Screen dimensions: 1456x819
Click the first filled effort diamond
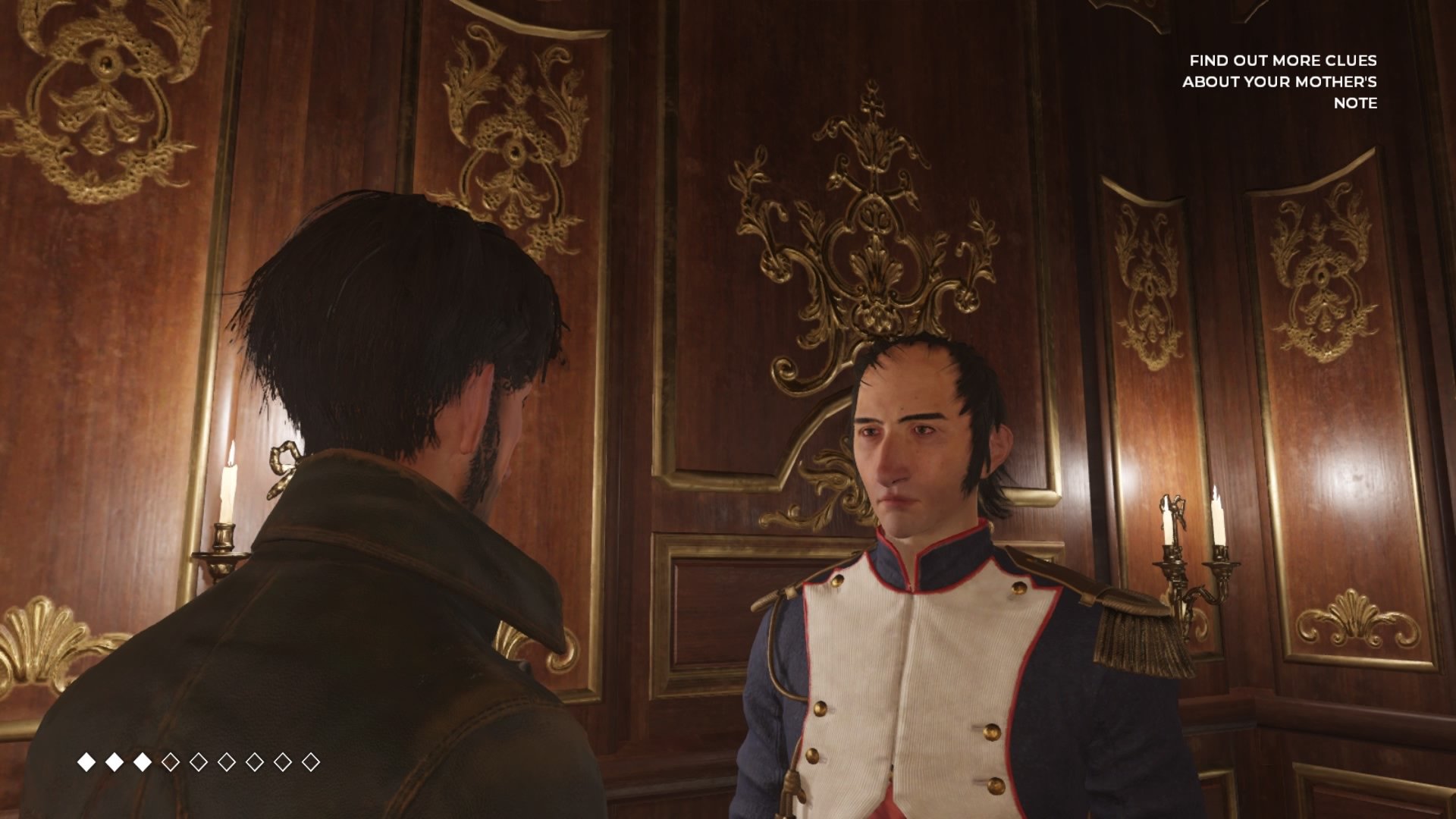(x=86, y=761)
